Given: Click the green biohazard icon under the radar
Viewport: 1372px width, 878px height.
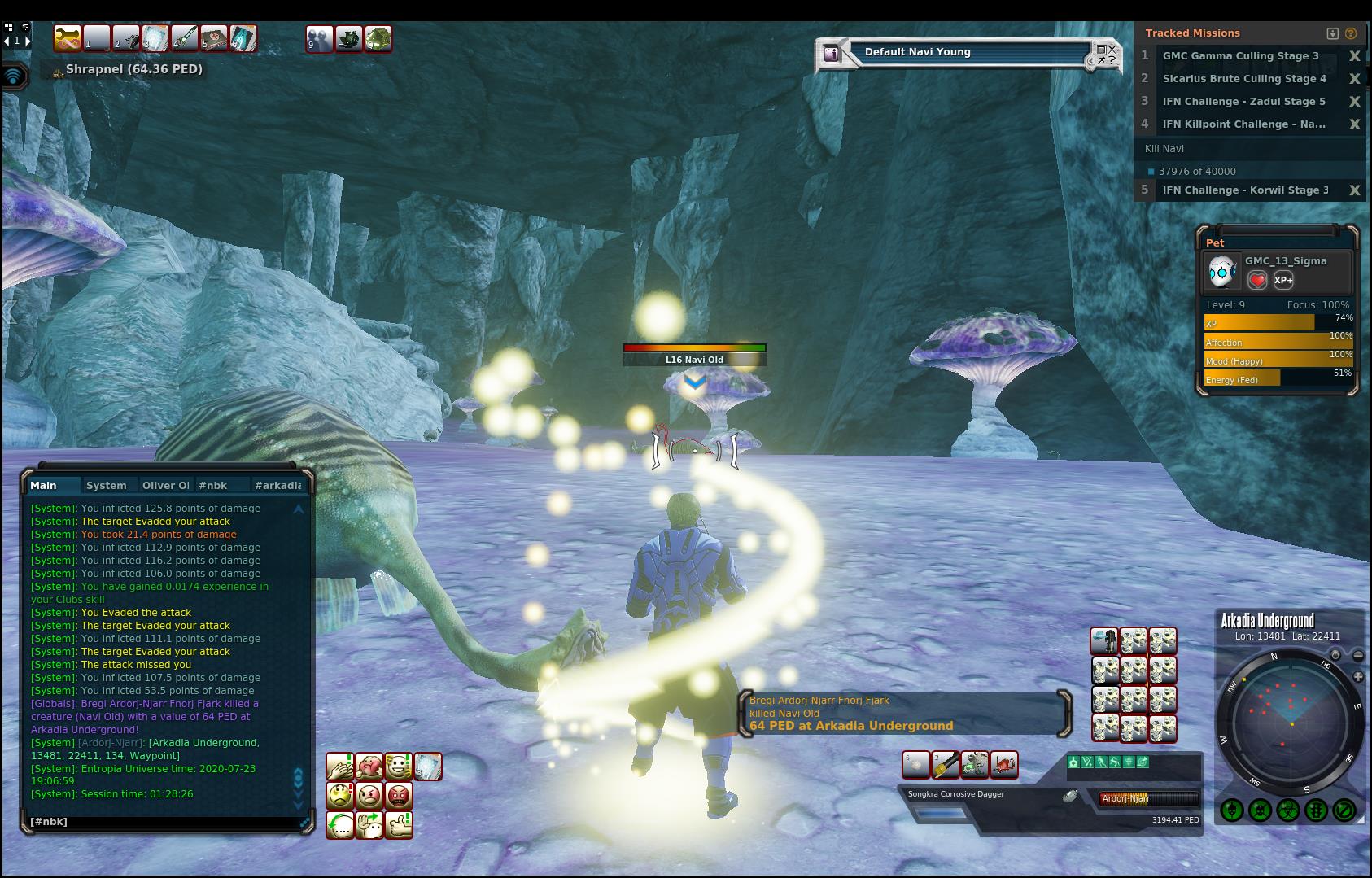Looking at the screenshot, I should pos(1287,810).
